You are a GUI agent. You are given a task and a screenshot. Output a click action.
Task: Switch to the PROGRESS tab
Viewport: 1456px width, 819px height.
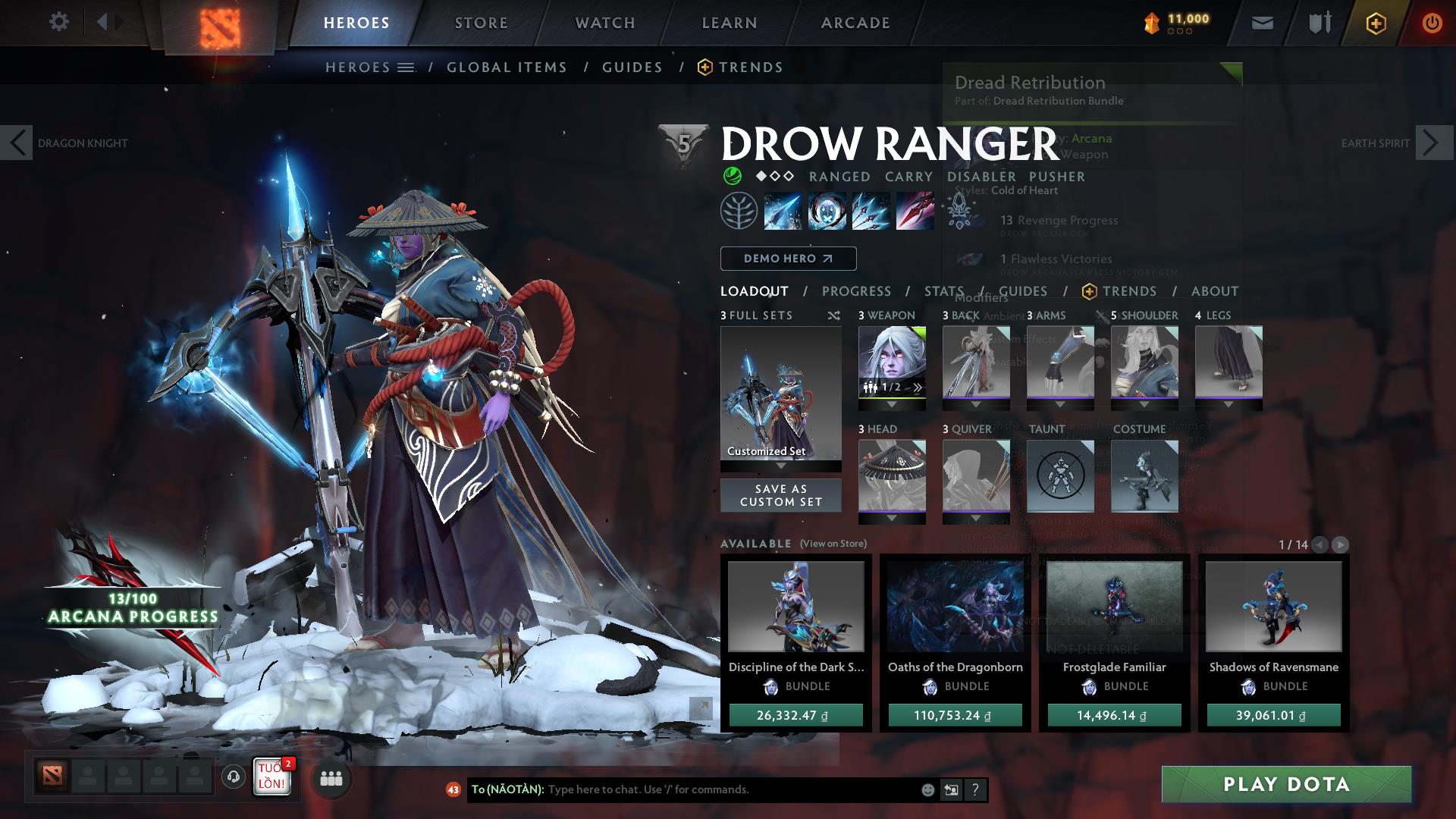(x=857, y=290)
